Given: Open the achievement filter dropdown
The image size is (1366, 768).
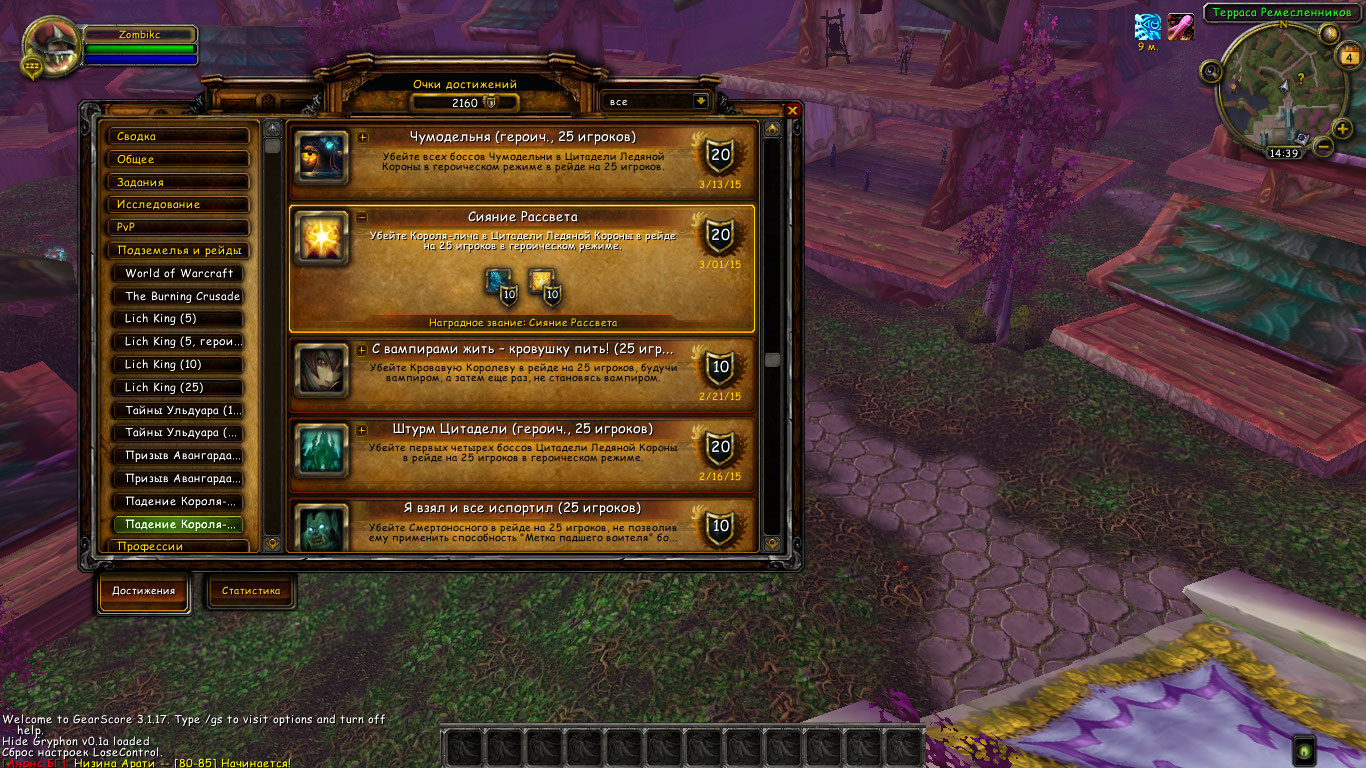Looking at the screenshot, I should 700,101.
